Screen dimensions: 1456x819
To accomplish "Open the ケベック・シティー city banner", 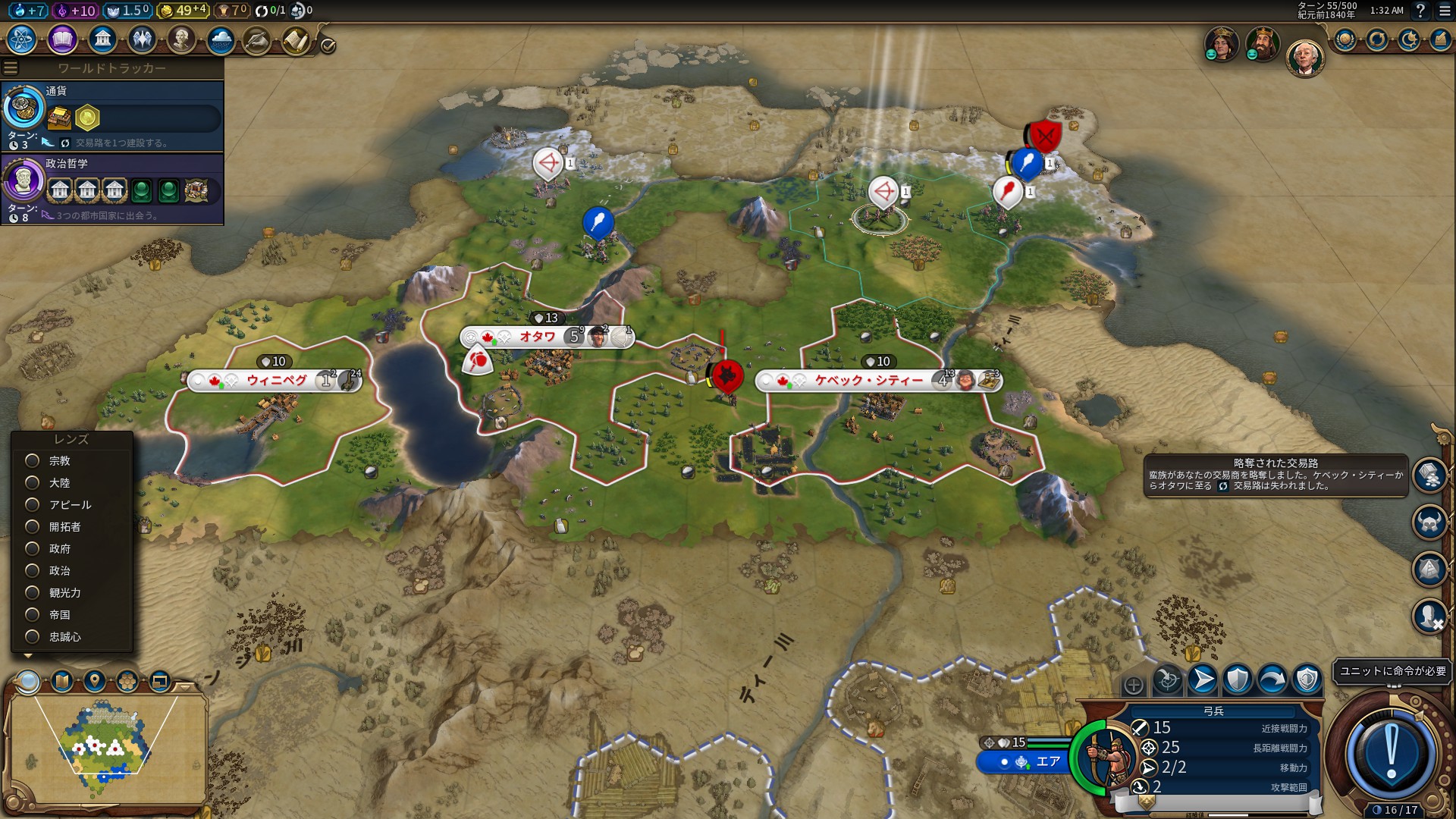I will (x=868, y=381).
